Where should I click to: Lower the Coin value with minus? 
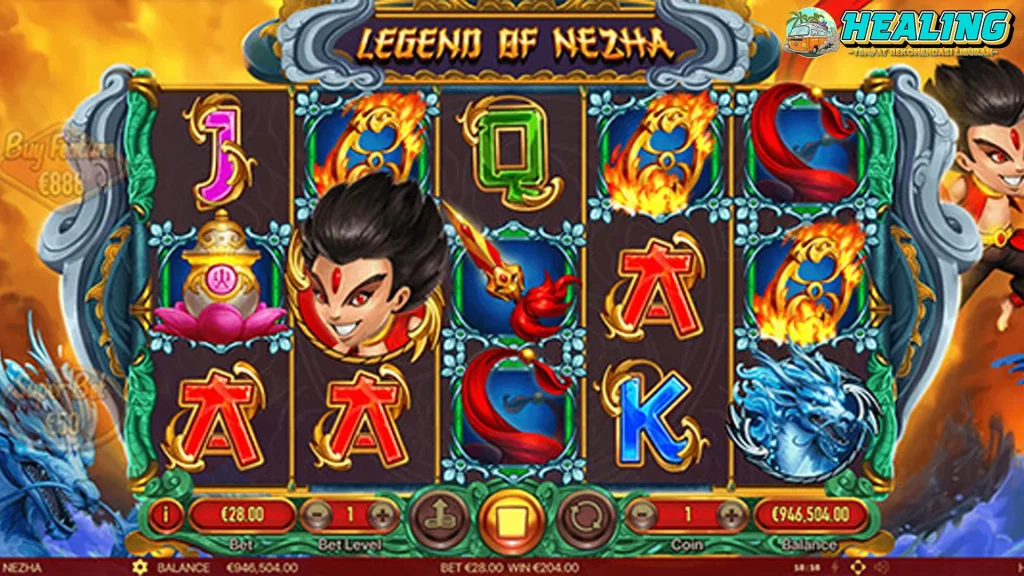[x=640, y=516]
